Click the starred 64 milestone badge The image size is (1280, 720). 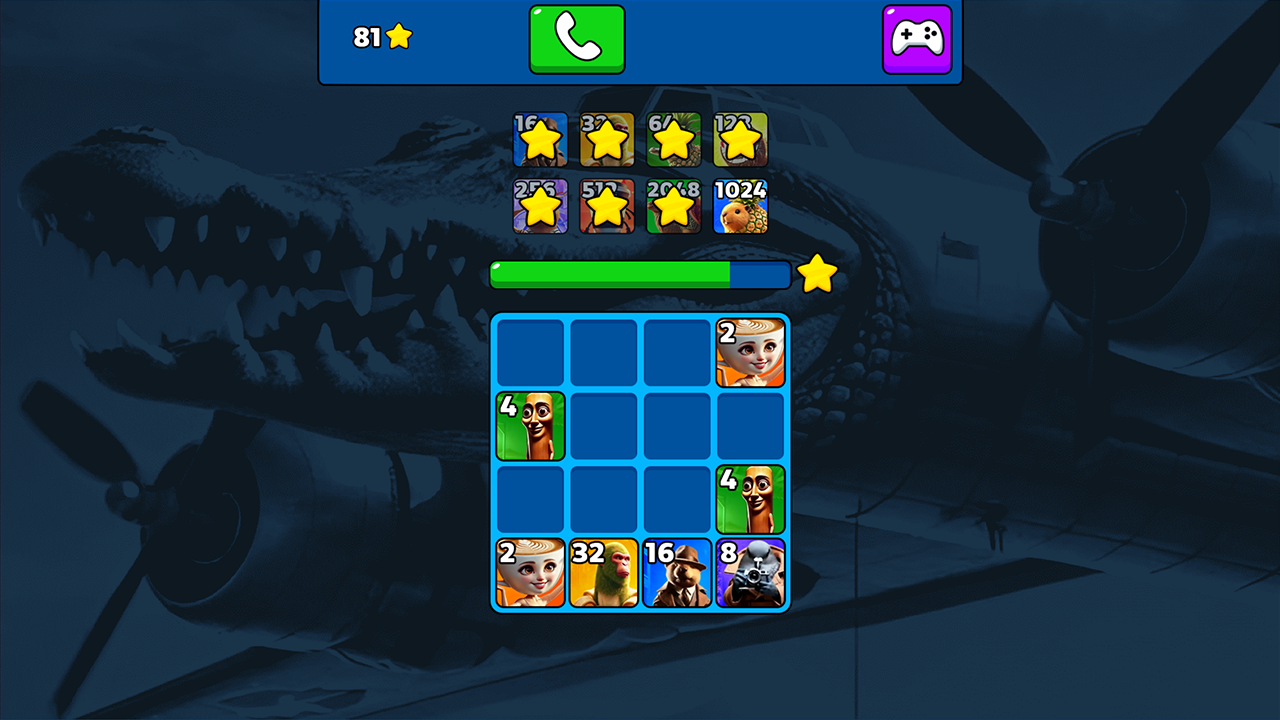point(674,140)
